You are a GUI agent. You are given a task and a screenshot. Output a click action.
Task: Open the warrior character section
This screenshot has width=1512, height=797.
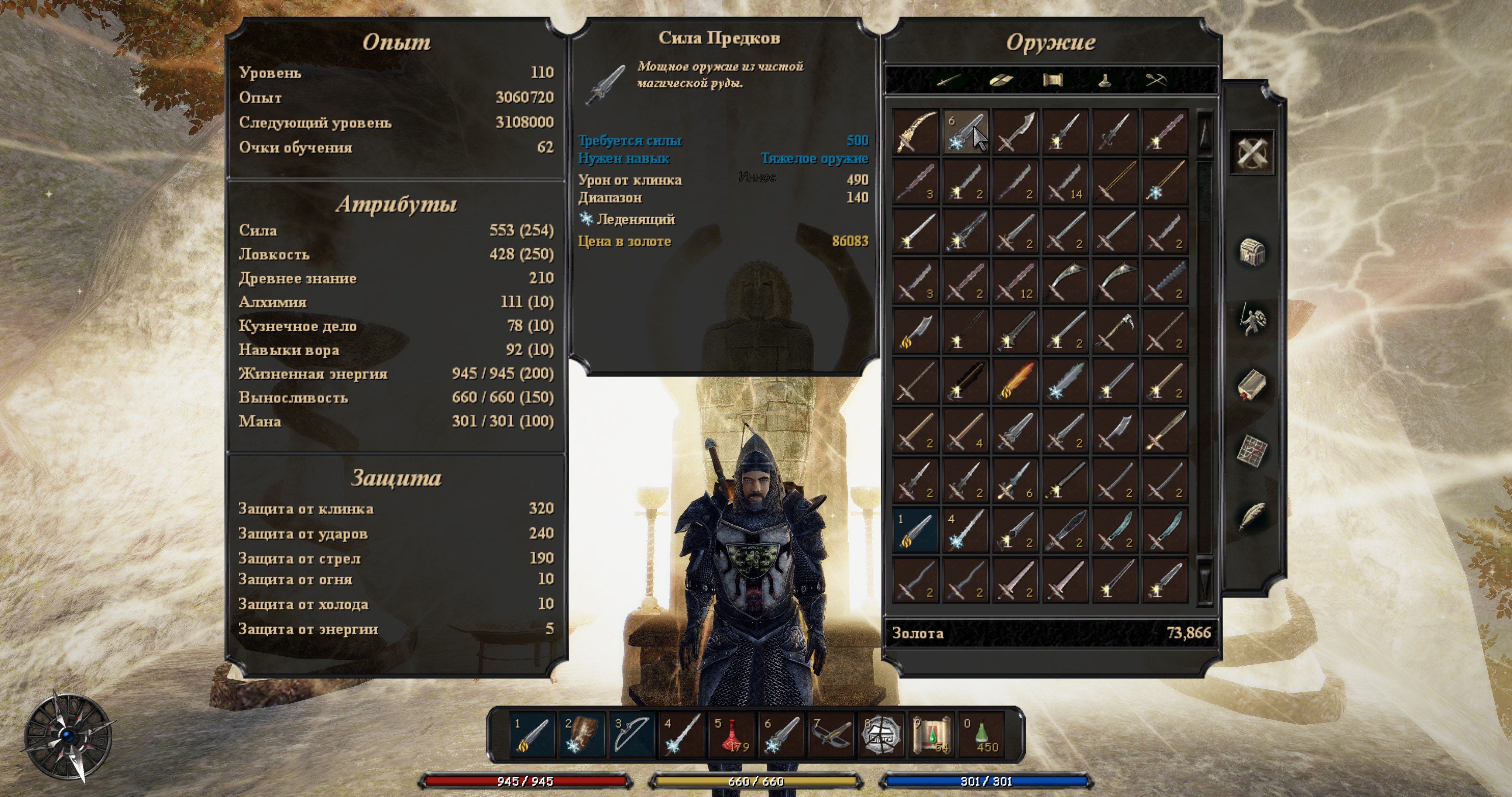coord(1251,320)
